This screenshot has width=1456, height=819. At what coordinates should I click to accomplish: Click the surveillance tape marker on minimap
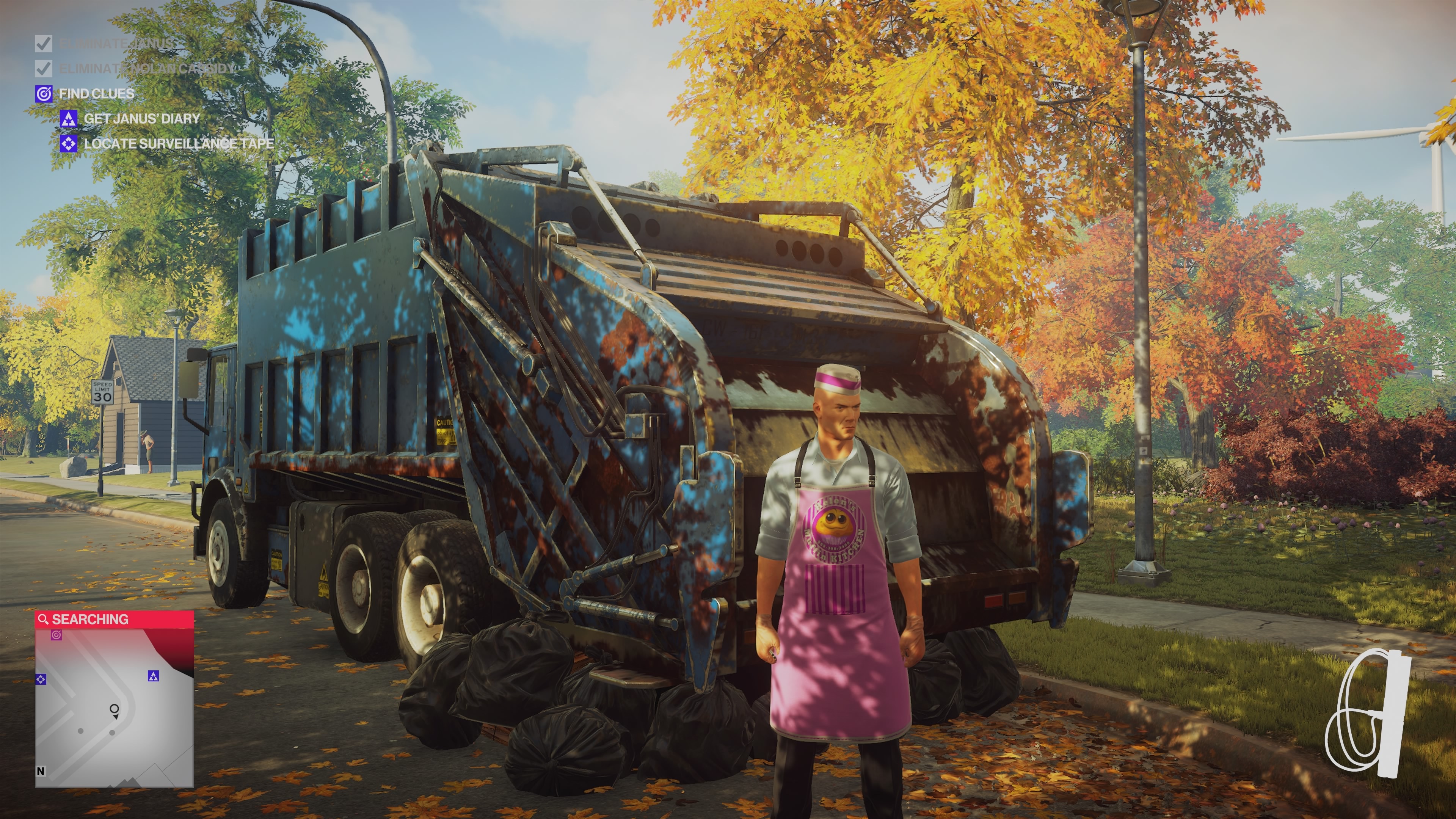(x=41, y=679)
